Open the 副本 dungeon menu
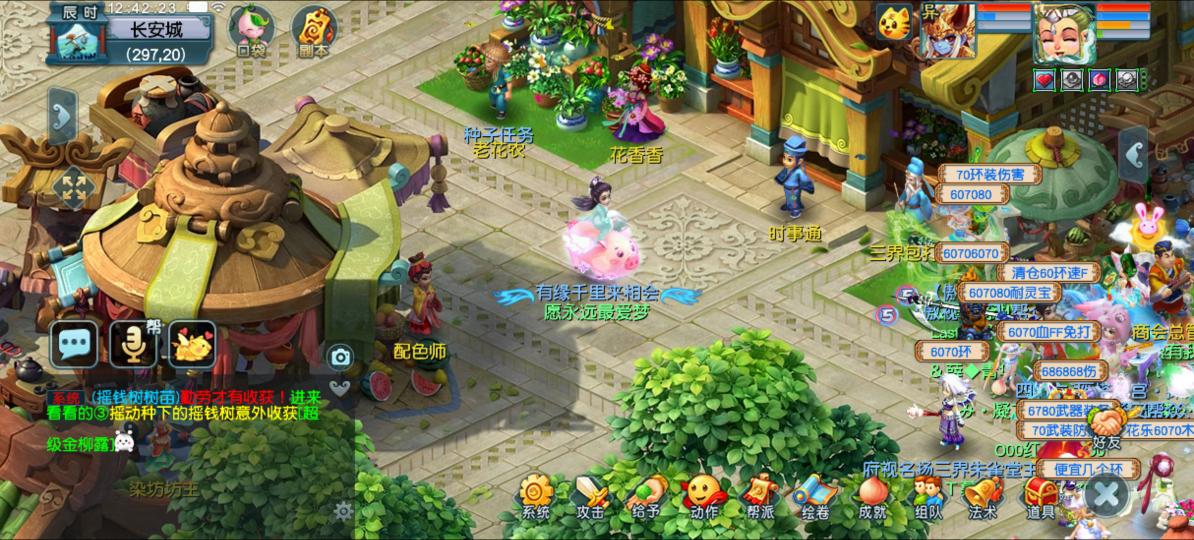Image resolution: width=1194 pixels, height=540 pixels. click(311, 30)
